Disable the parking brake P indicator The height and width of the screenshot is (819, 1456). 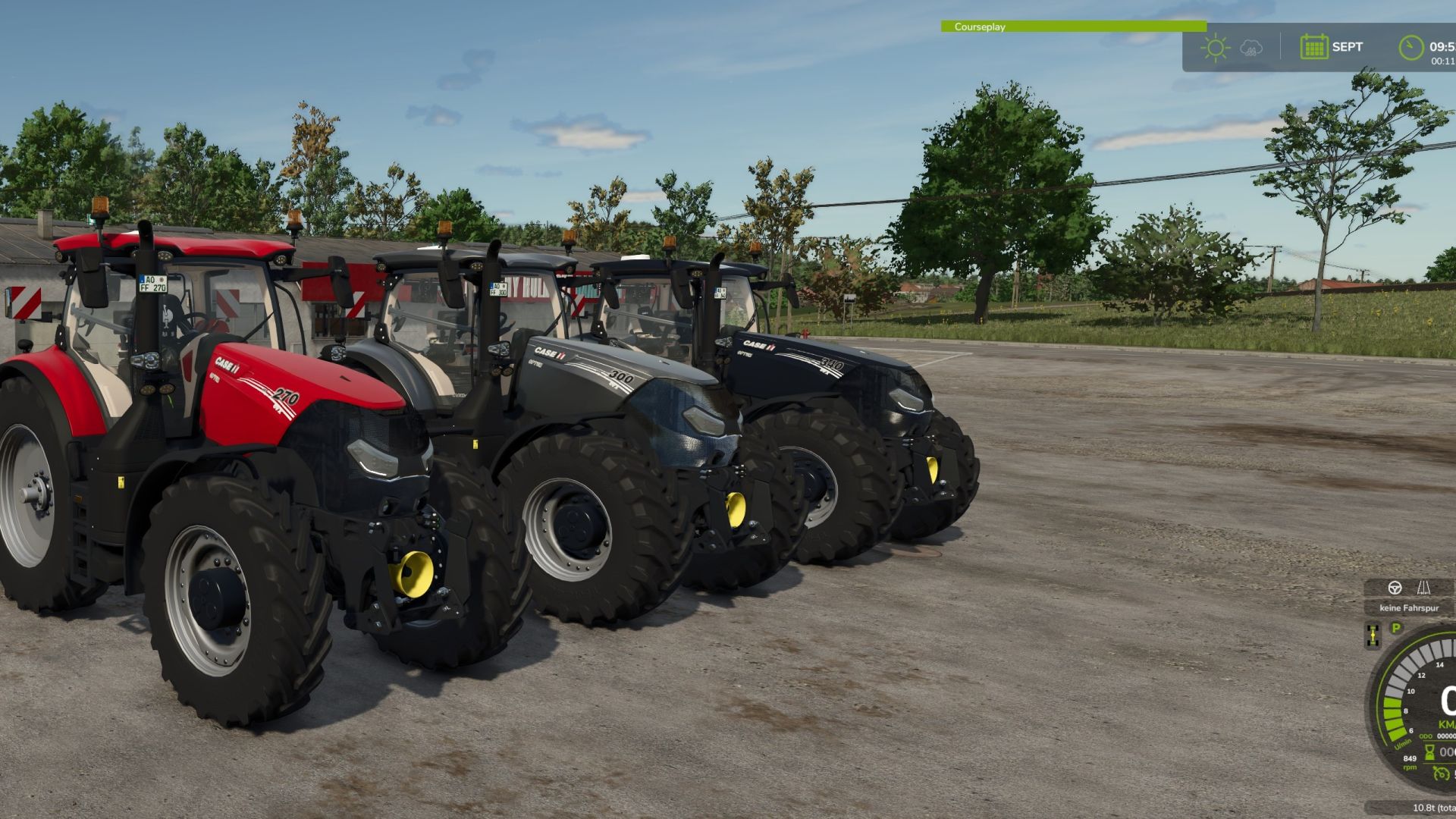coord(1396,628)
